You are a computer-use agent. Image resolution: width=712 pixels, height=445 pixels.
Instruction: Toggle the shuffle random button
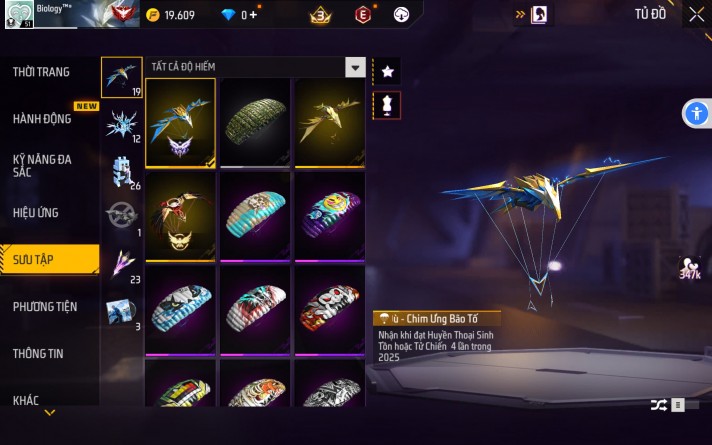click(659, 405)
